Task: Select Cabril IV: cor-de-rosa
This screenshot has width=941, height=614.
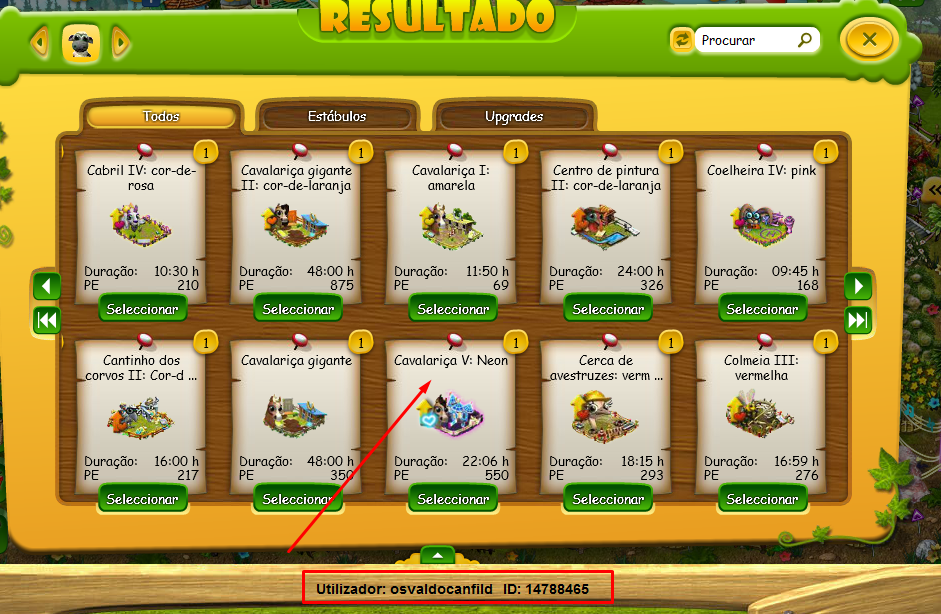Action: click(x=143, y=308)
